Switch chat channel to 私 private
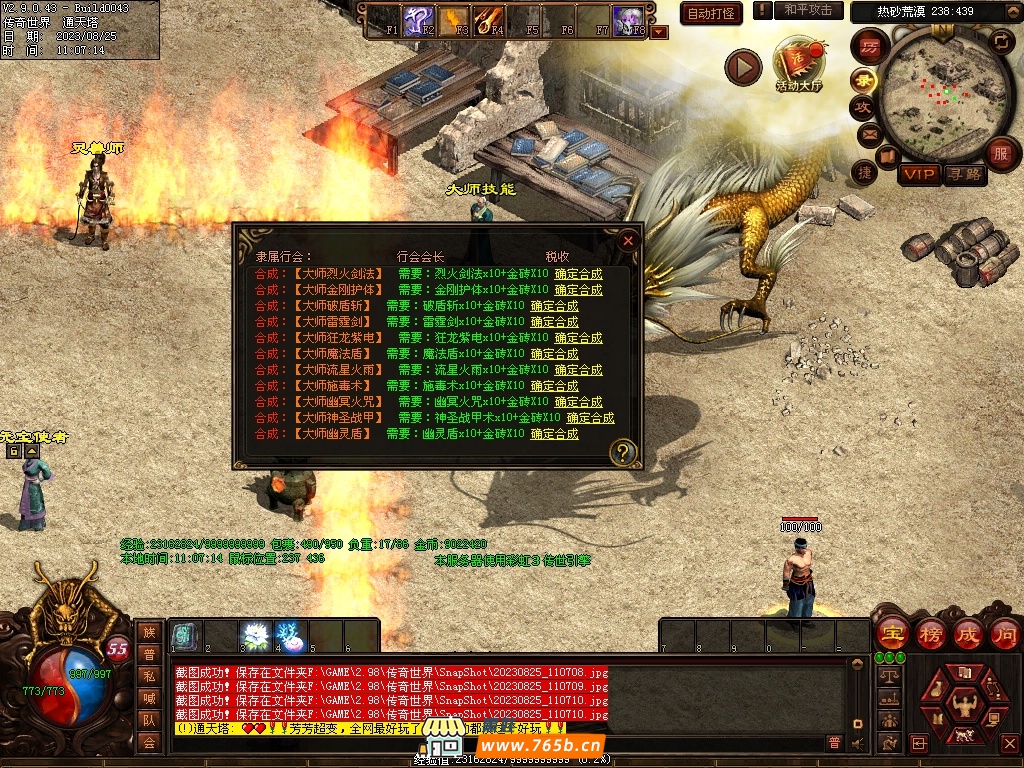Screen dimensions: 1024x768 coord(149,676)
